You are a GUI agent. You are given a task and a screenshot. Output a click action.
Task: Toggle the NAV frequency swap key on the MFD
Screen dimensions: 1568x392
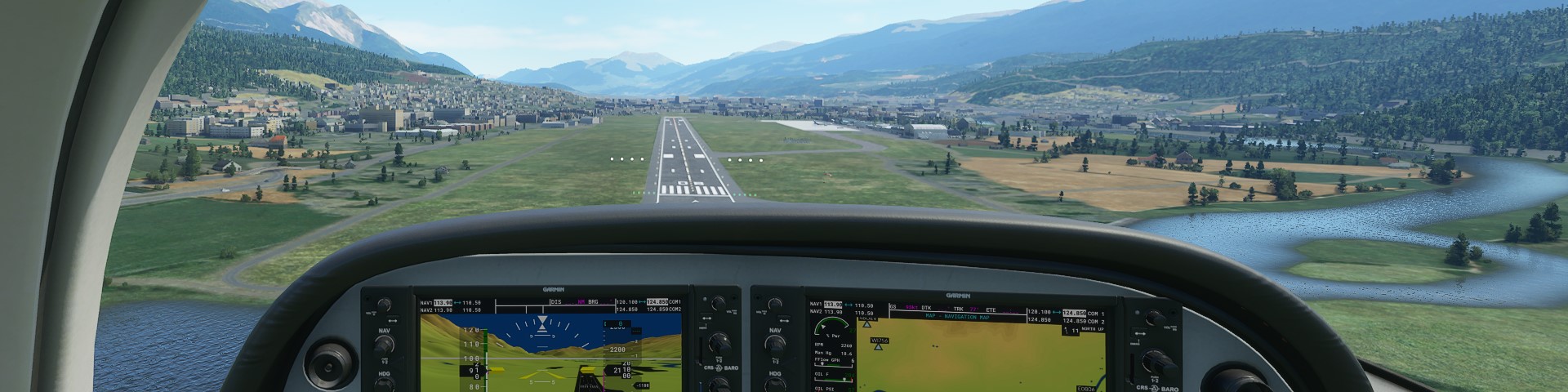pos(782,320)
